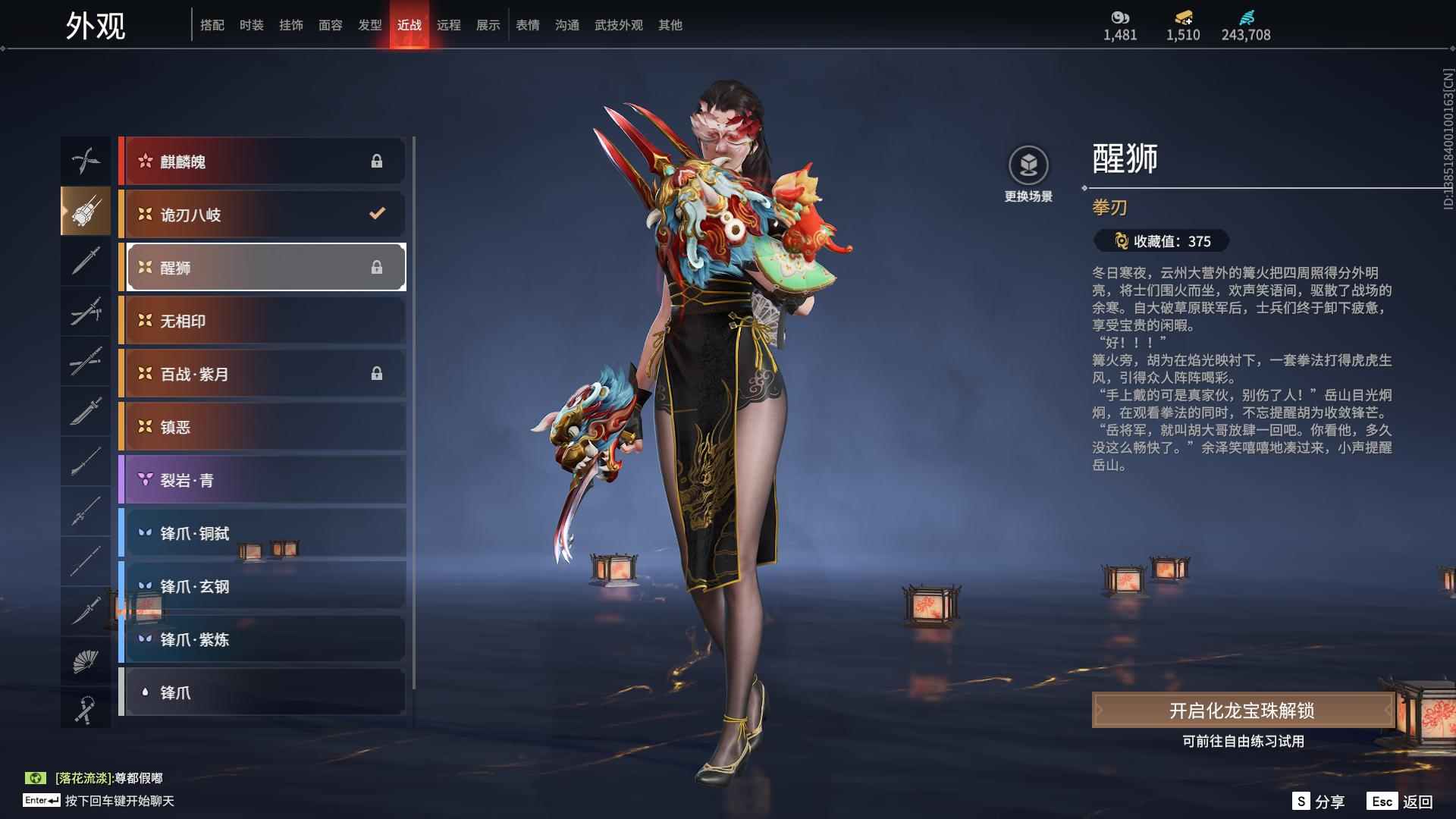Switch to the 远程 tab

[449, 24]
